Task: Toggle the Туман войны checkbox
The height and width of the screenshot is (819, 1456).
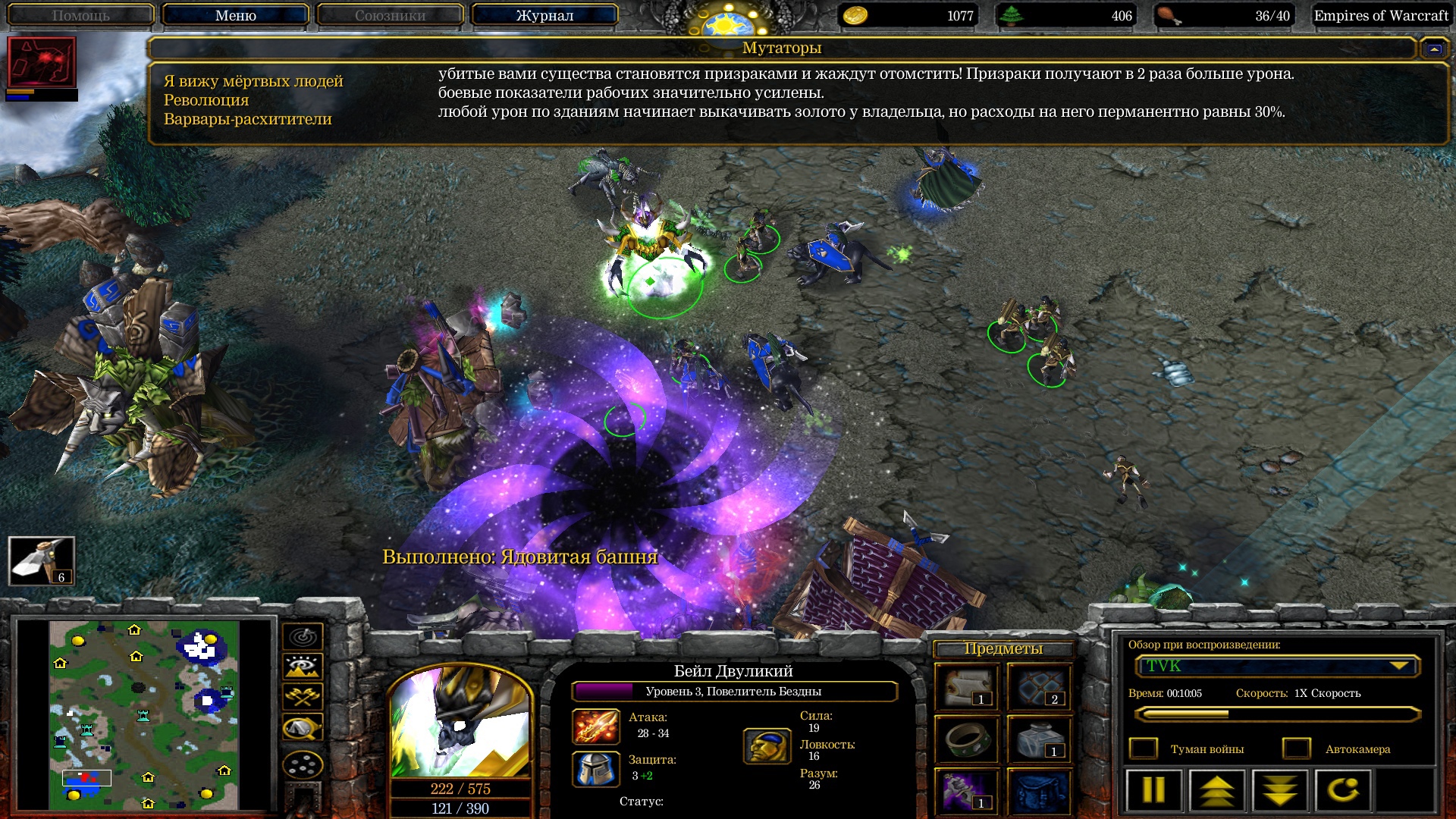Action: click(x=1144, y=749)
